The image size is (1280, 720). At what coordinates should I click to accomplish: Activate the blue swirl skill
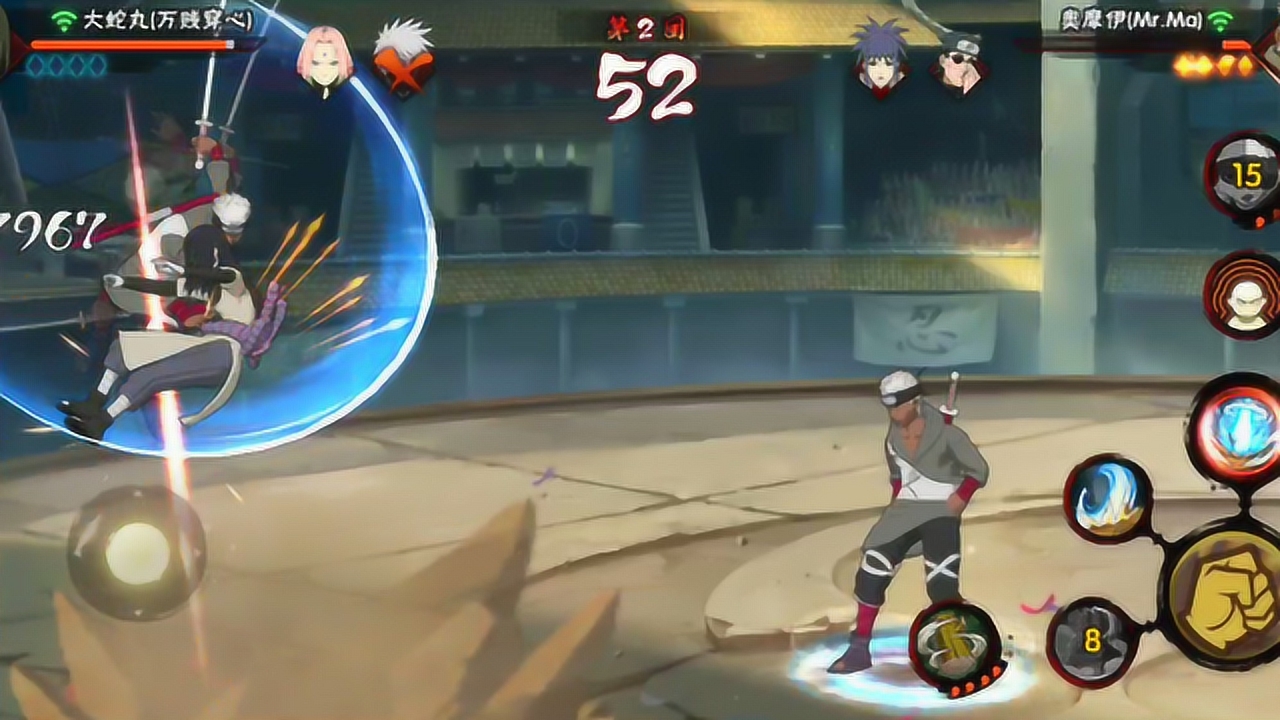(1107, 499)
